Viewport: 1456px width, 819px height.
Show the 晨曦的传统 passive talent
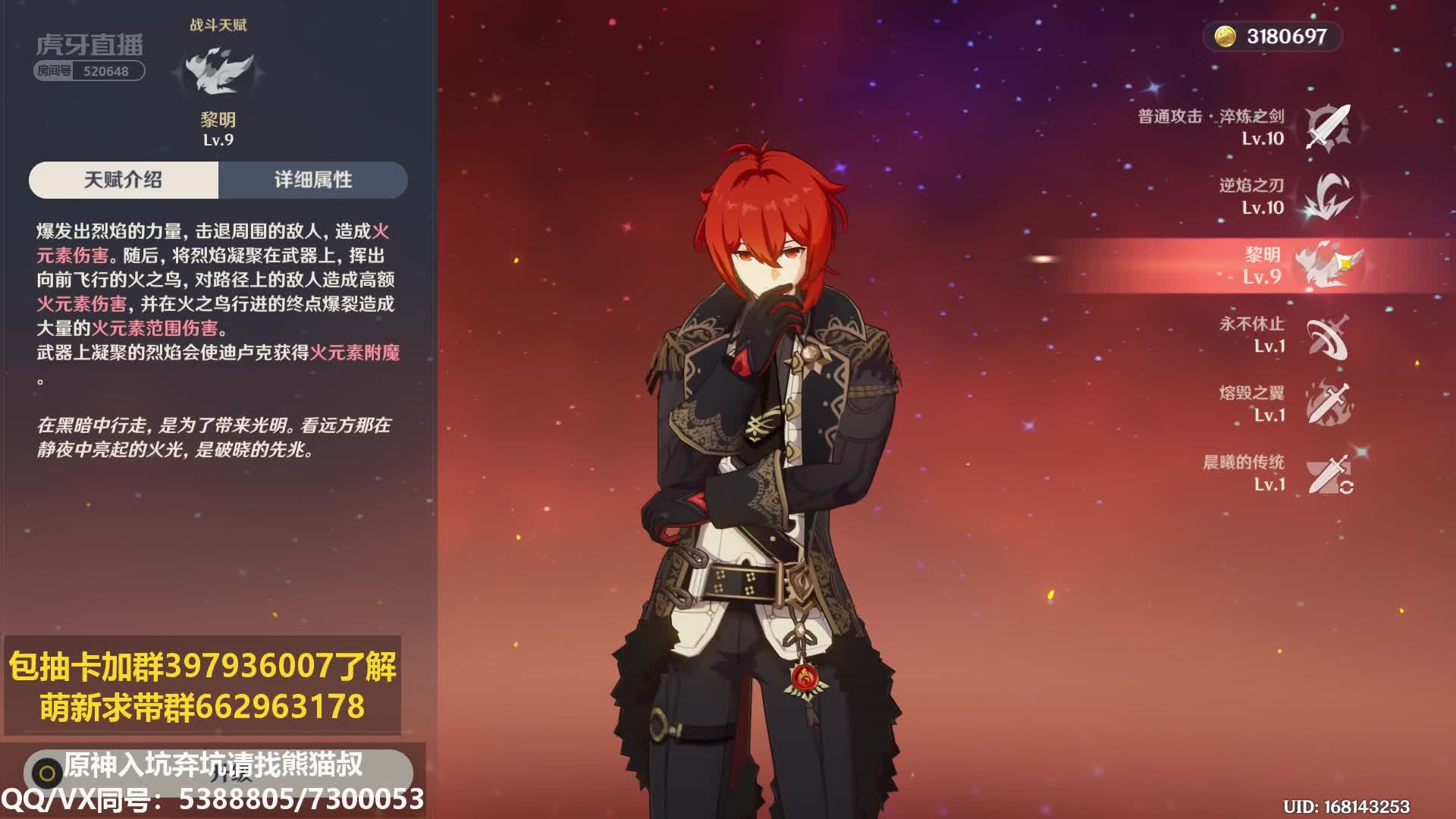(1328, 473)
